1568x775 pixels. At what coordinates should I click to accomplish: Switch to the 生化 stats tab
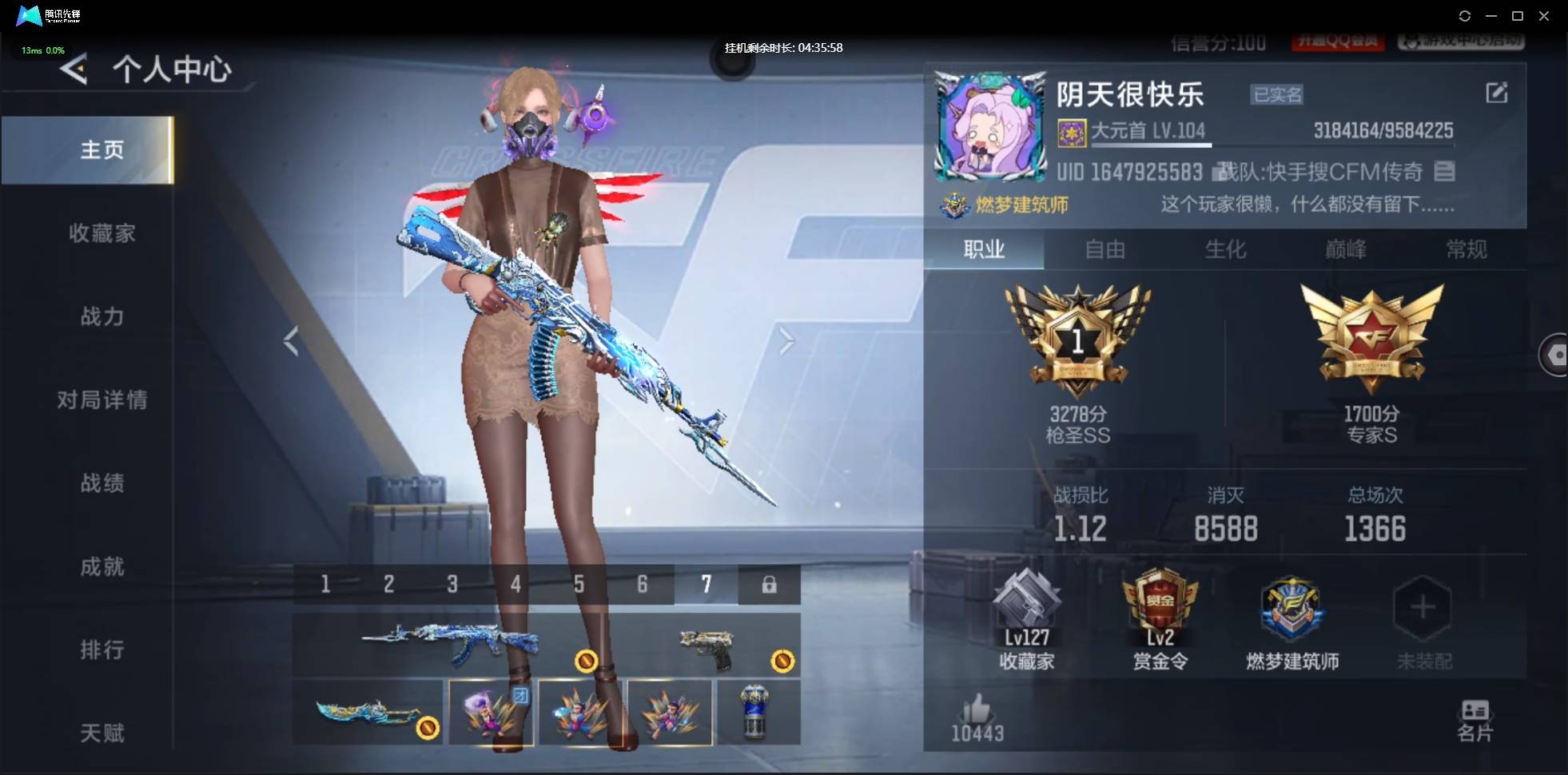point(1225,250)
